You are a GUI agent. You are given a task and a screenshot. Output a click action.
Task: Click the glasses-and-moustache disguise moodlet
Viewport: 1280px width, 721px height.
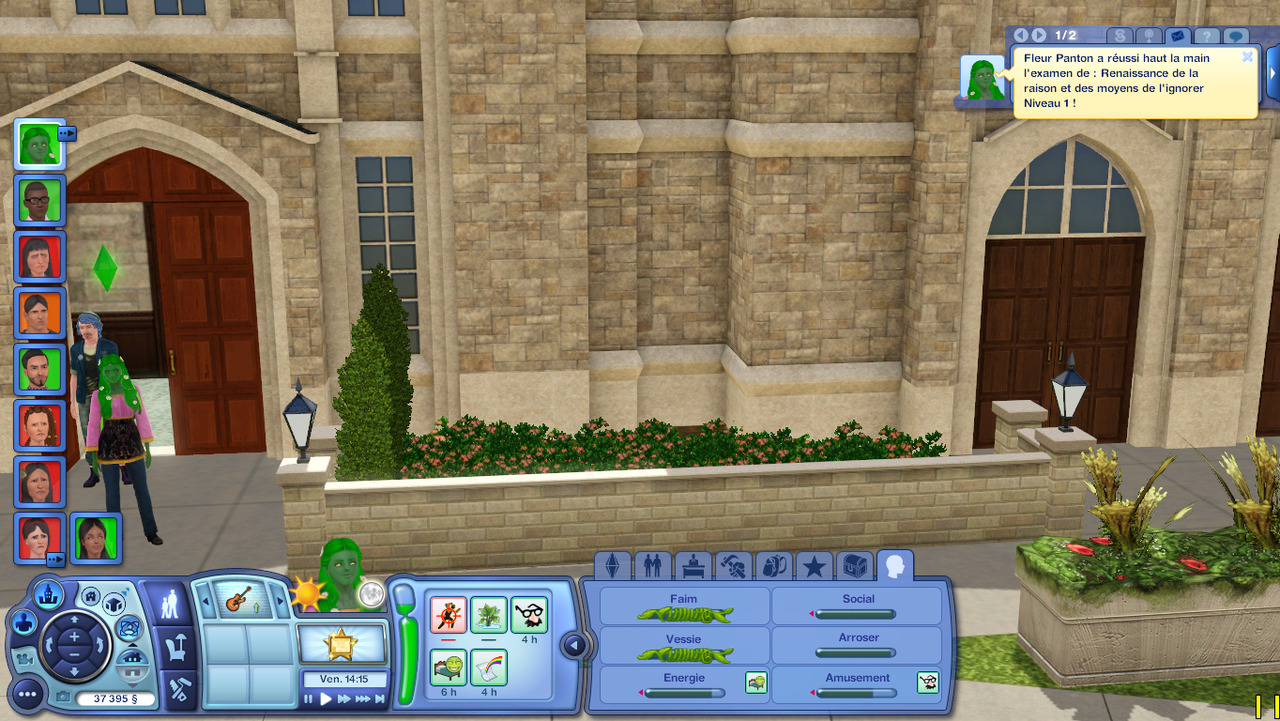pyautogui.click(x=529, y=614)
